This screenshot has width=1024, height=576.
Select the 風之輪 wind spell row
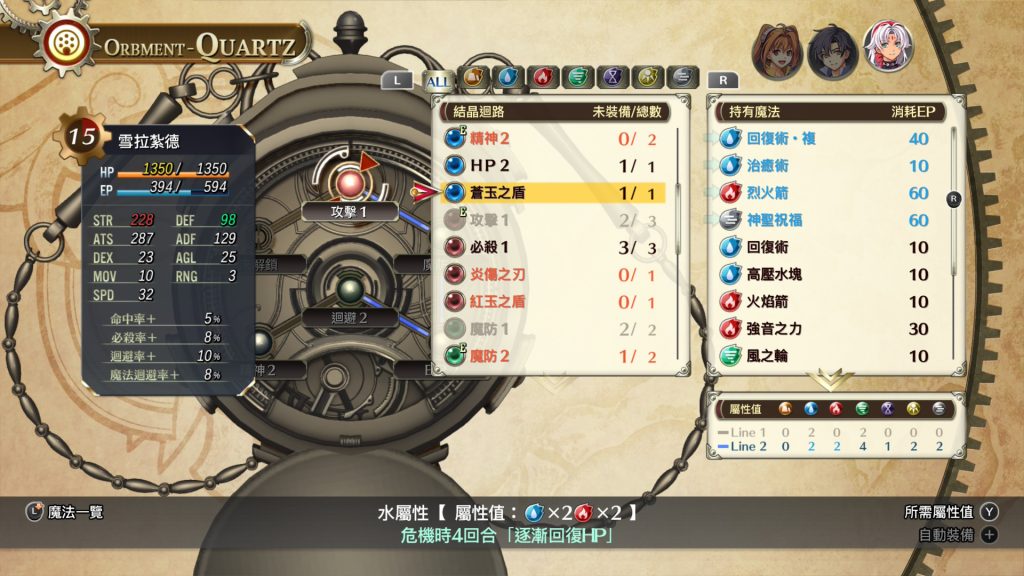pos(829,355)
